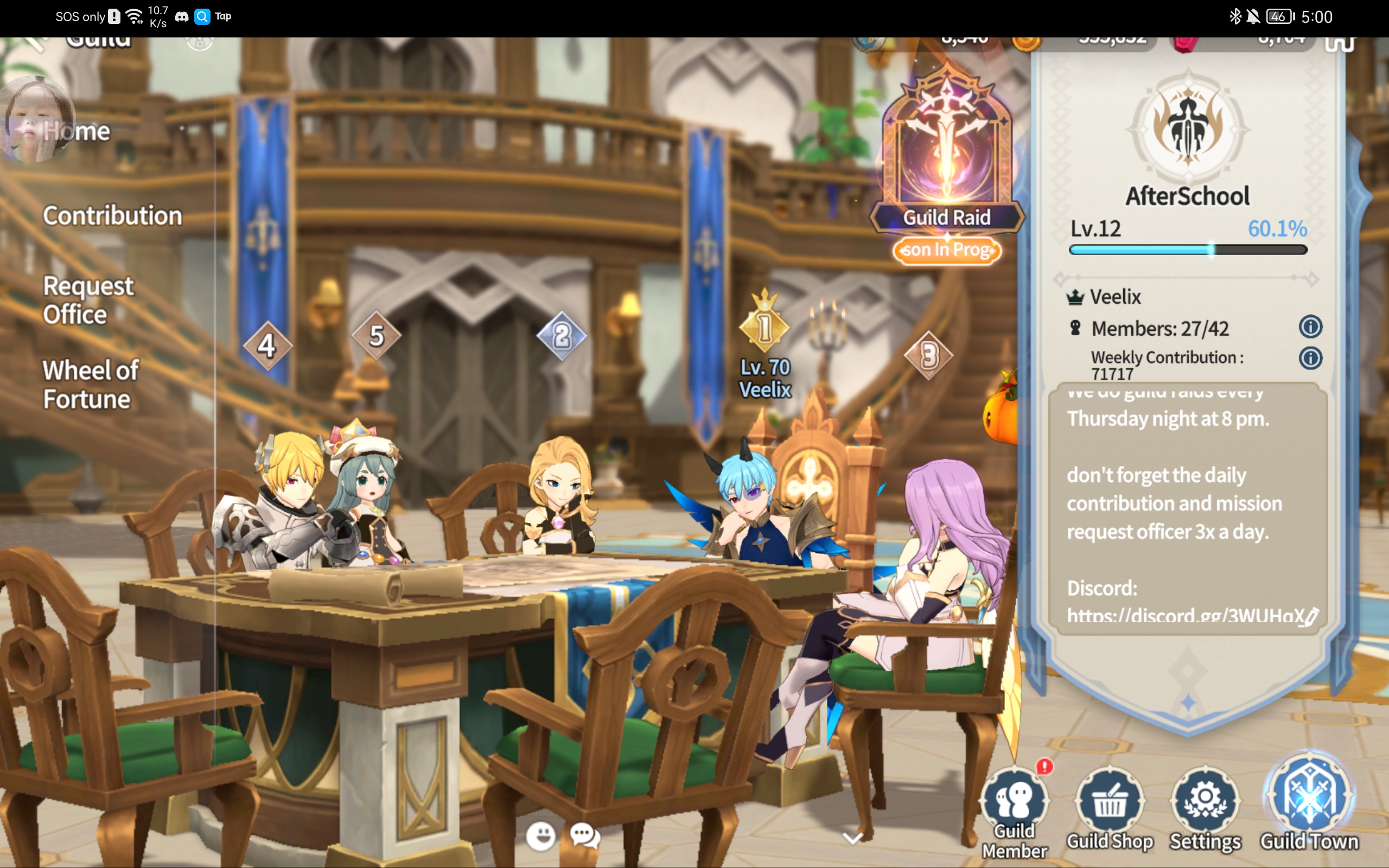Open the Guild Member list
The image size is (1389, 868).
point(1014,809)
